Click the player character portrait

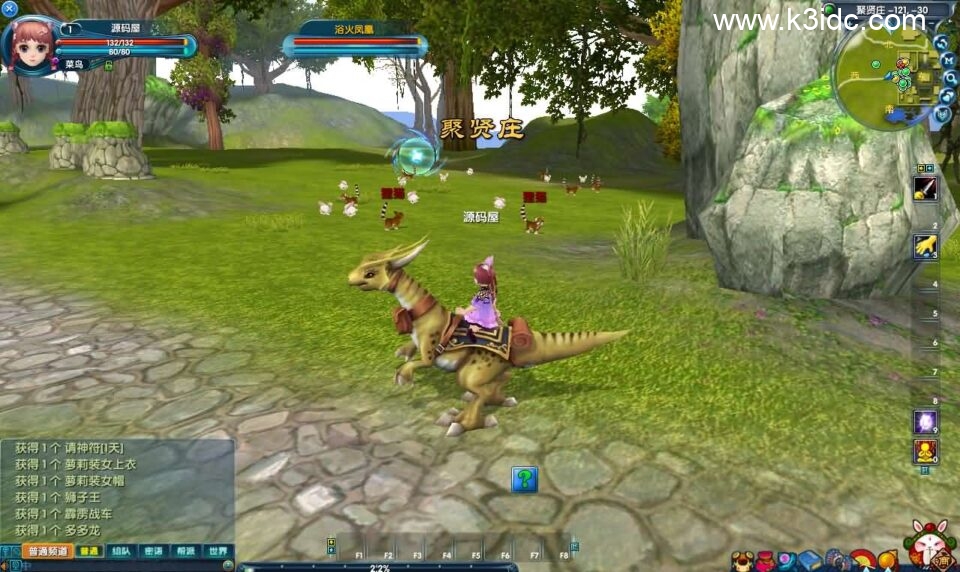click(x=34, y=46)
